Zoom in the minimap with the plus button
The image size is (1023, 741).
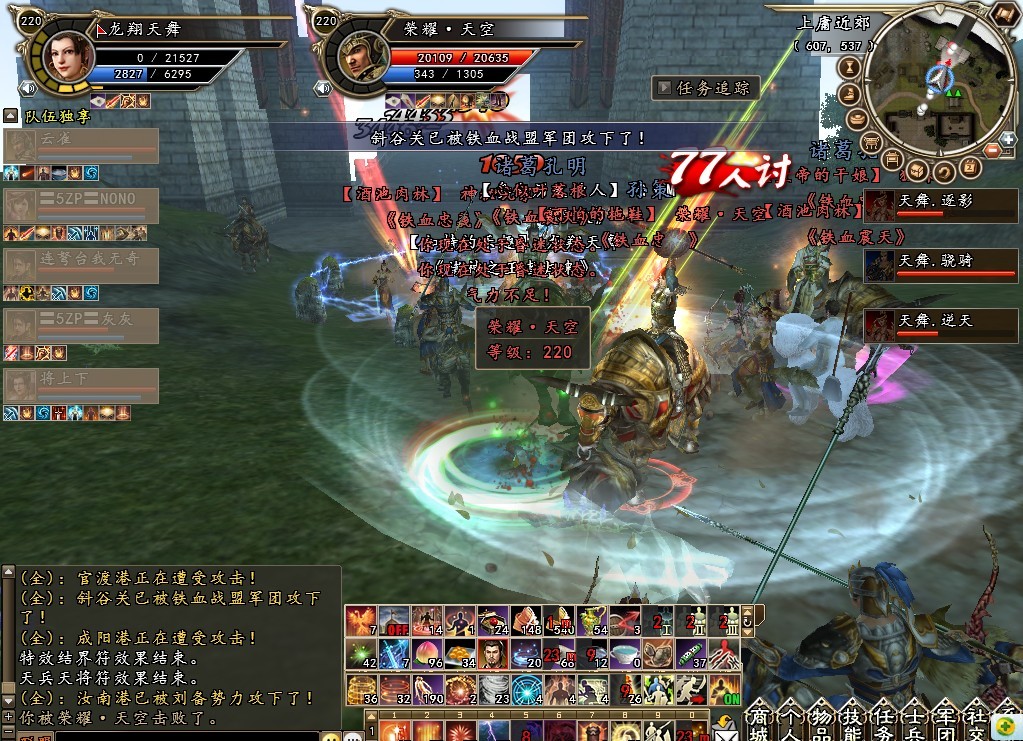coord(1007,138)
